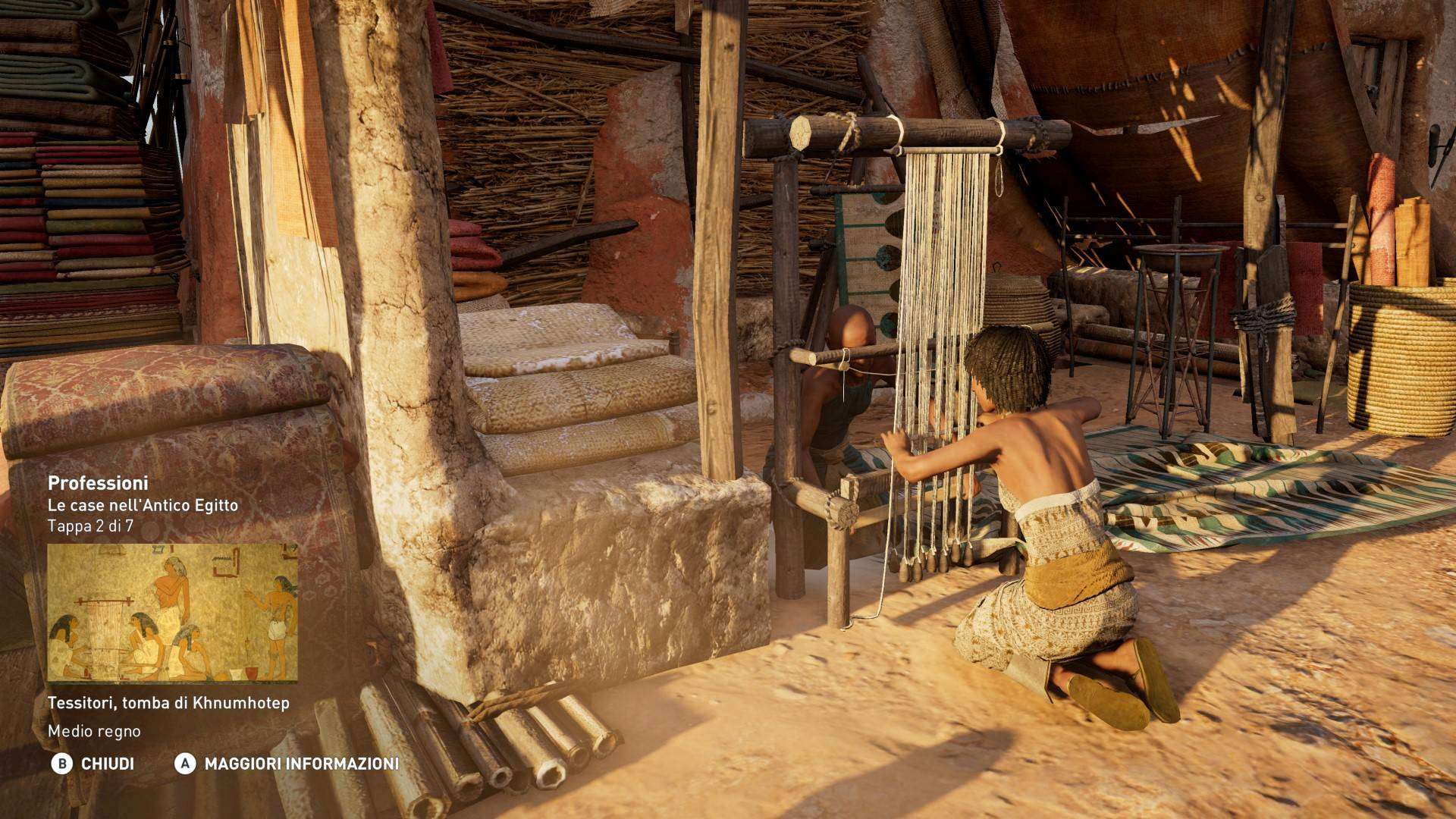Open the Khnumhotep tomb weavers painting thumbnail

pyautogui.click(x=172, y=613)
